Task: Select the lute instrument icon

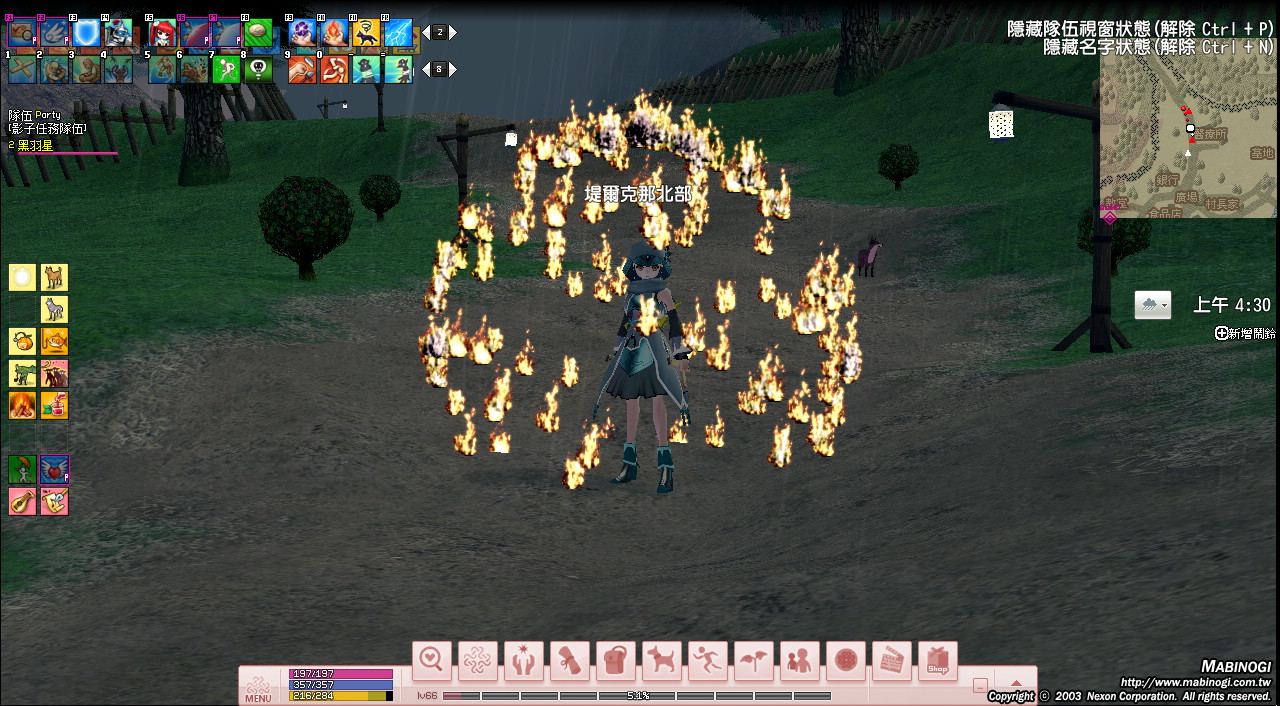Action: pos(23,501)
